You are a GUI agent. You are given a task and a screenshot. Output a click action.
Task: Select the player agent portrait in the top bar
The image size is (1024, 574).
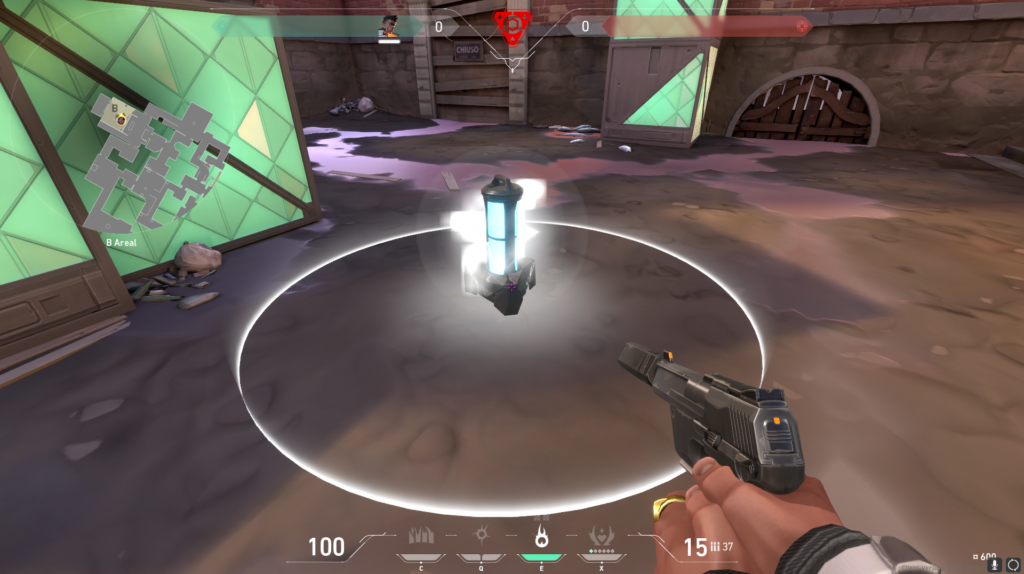point(389,26)
